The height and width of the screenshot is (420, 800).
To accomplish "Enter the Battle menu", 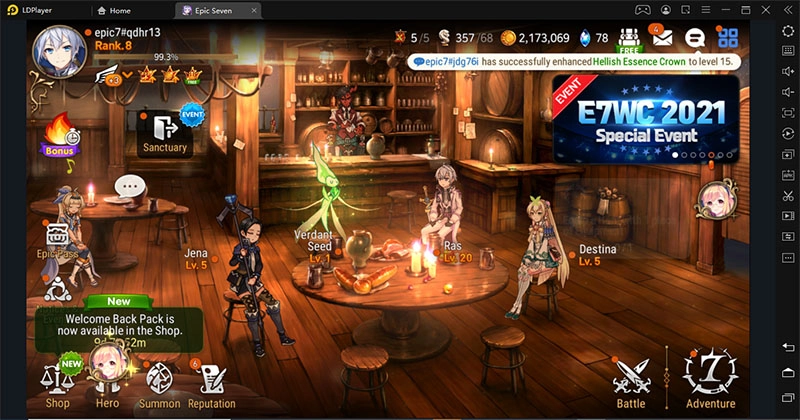I will 631,381.
